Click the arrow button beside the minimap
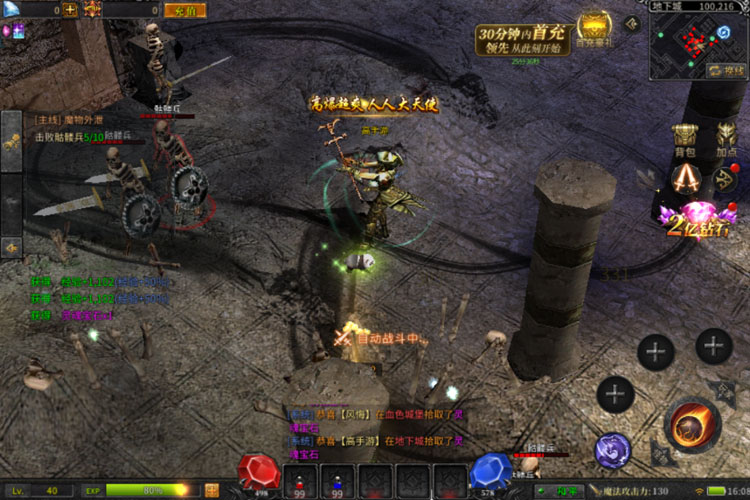The width and height of the screenshot is (750, 500). (631, 23)
